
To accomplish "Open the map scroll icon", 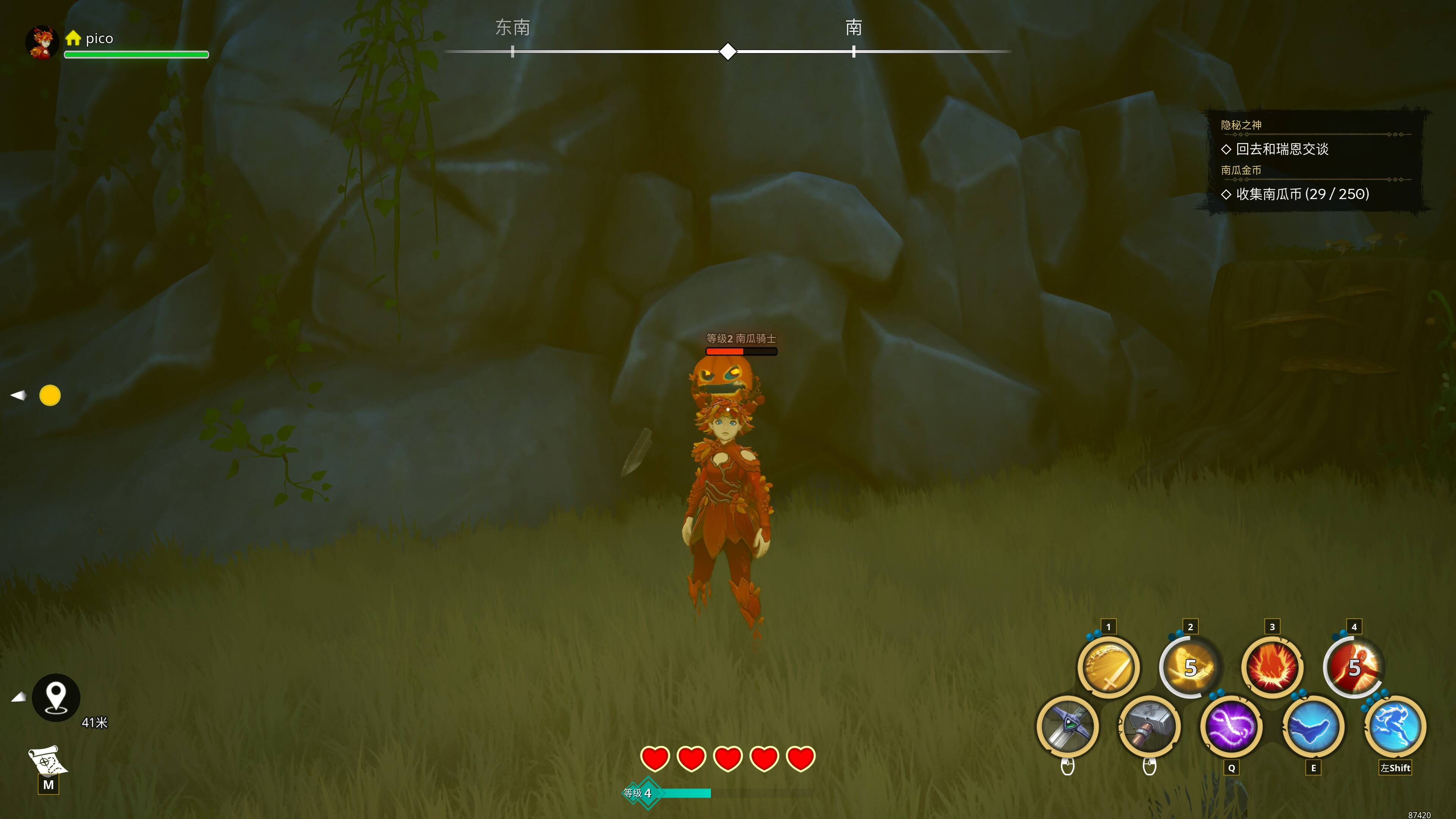I will click(x=48, y=761).
